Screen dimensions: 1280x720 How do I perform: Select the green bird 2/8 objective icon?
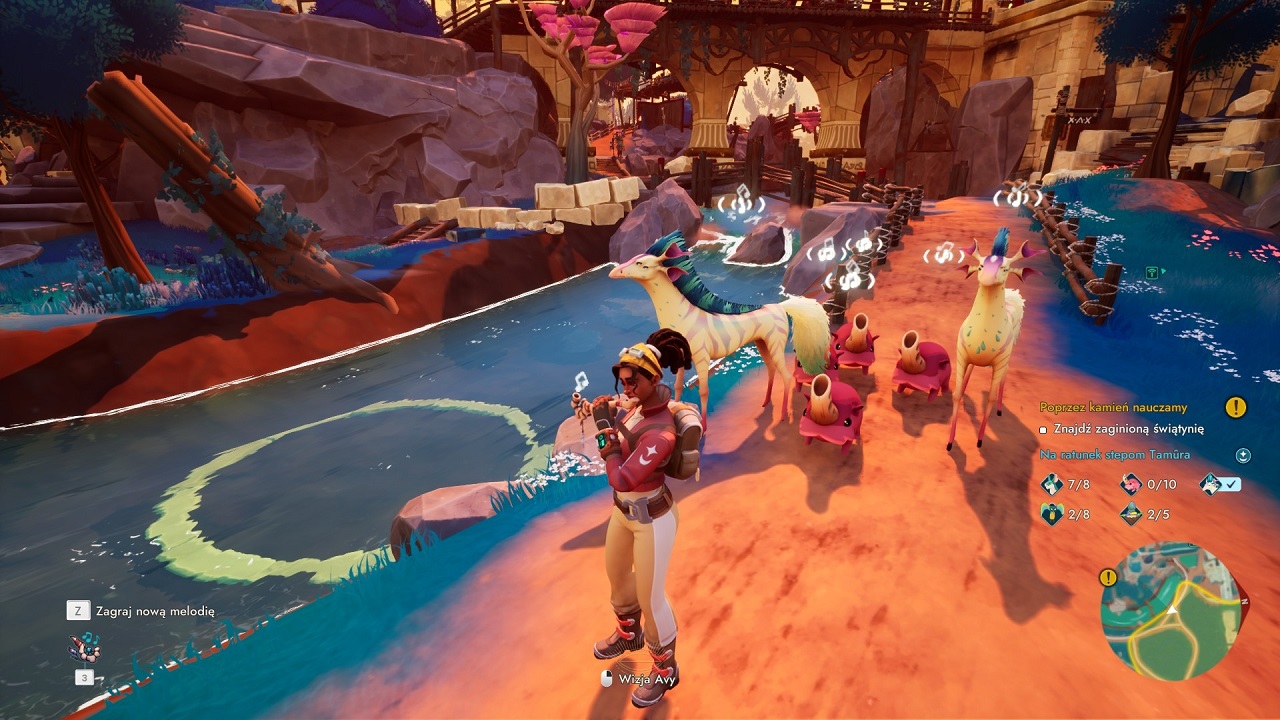(x=1052, y=514)
